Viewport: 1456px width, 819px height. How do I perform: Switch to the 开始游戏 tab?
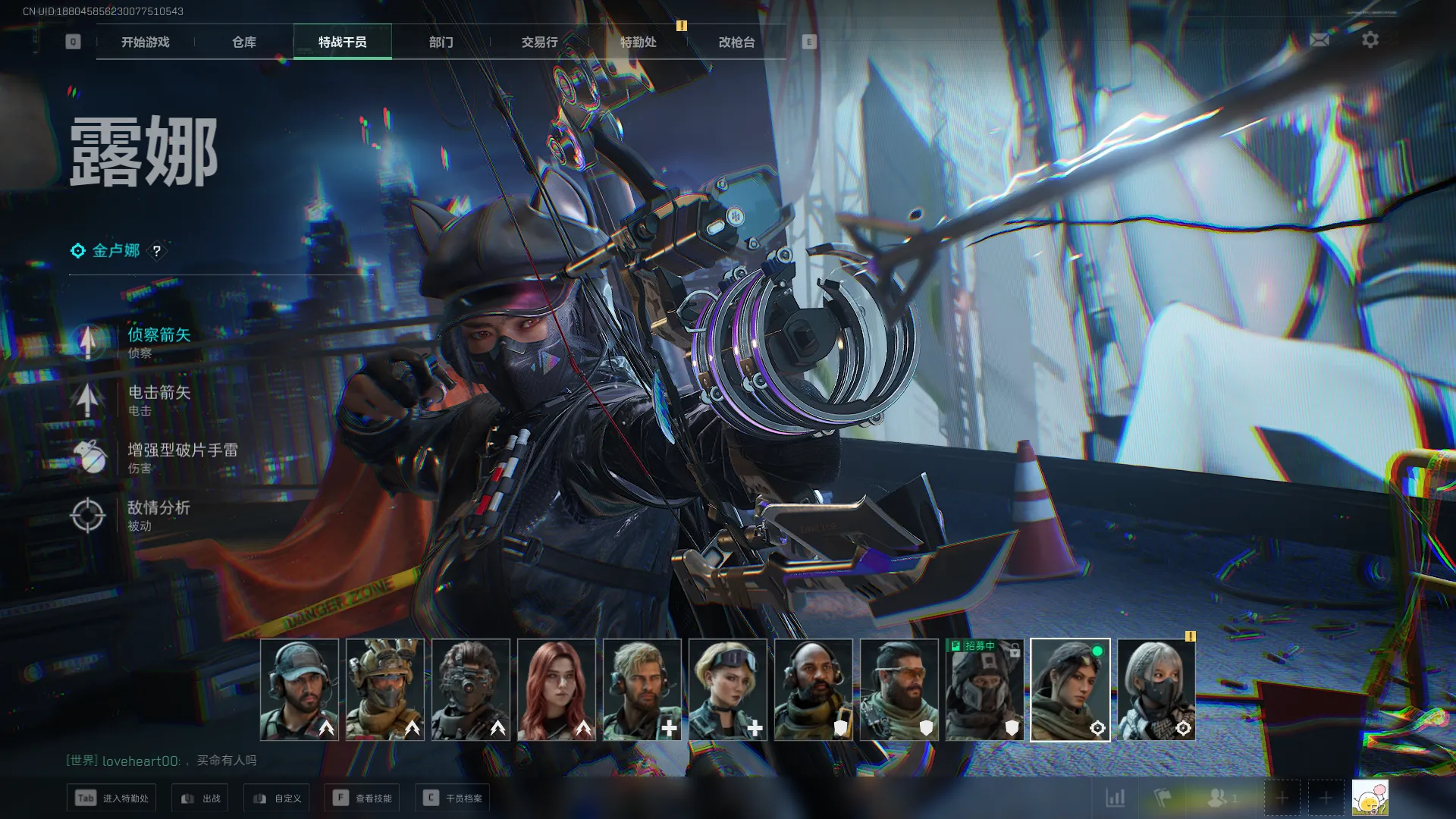pyautogui.click(x=146, y=42)
